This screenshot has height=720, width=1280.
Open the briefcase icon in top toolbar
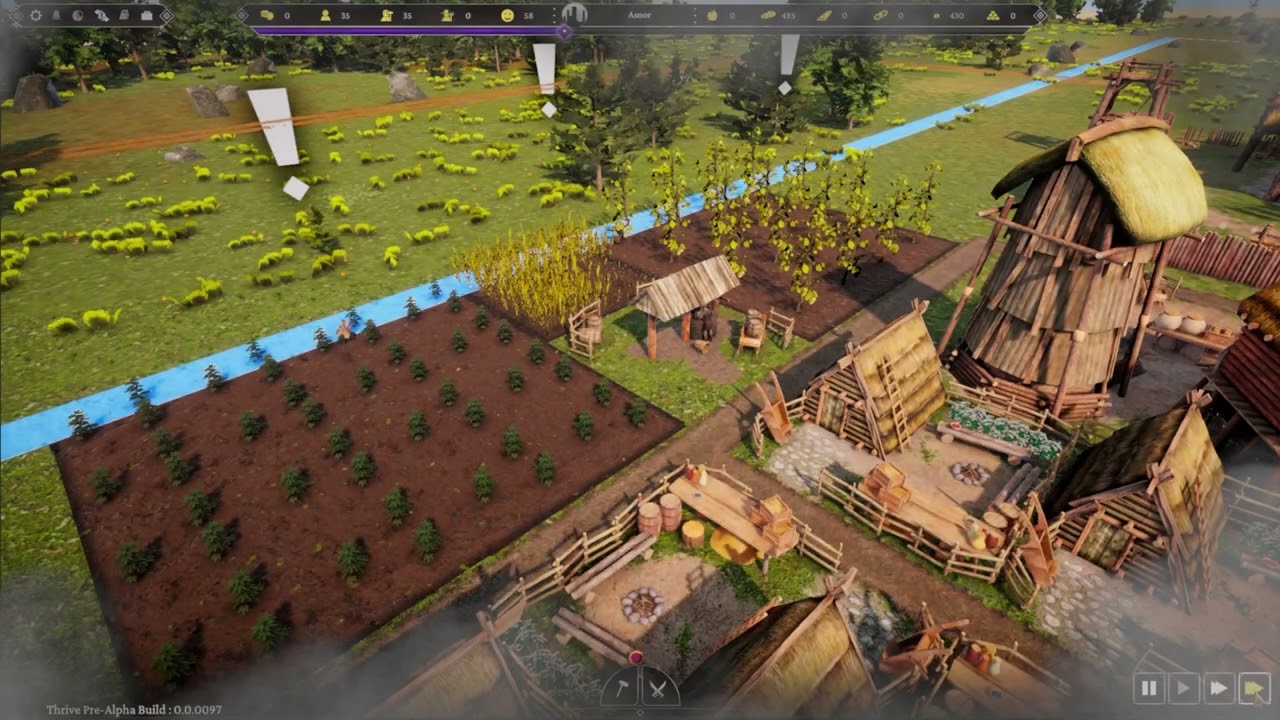146,16
